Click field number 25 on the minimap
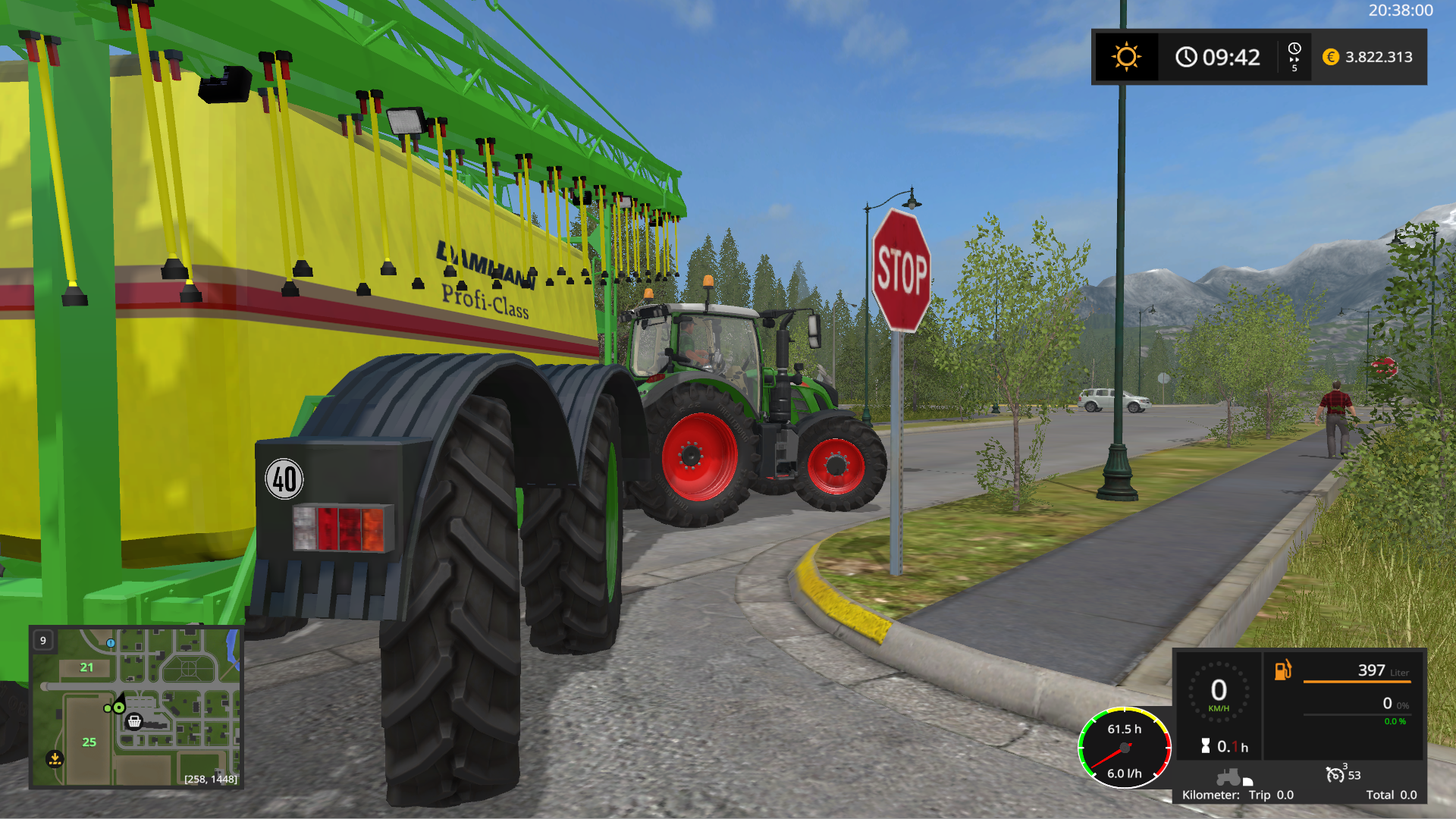Screen dimensions: 1456x819 click(89, 742)
